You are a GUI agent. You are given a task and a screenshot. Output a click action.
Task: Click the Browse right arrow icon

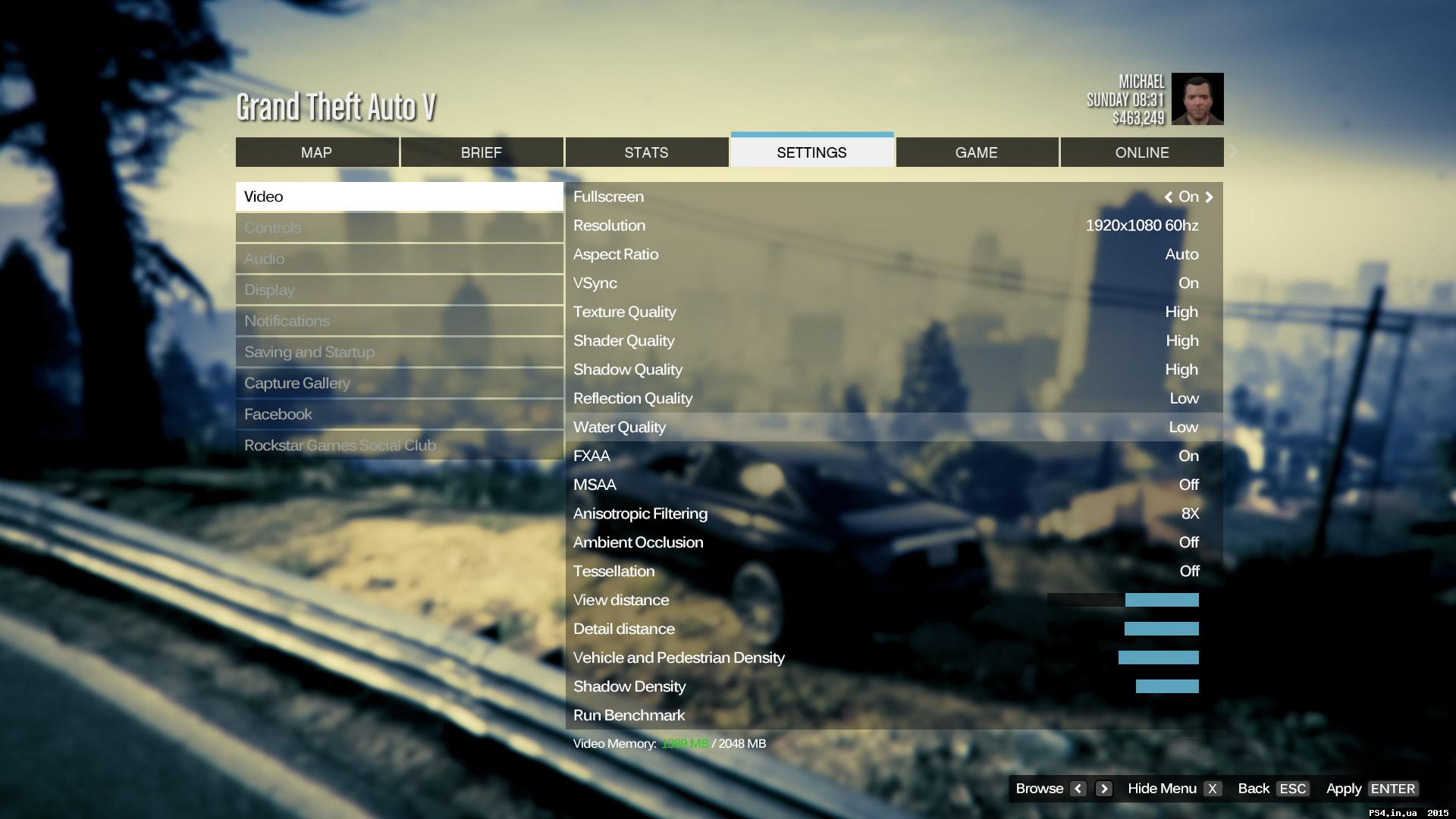[x=1103, y=789]
